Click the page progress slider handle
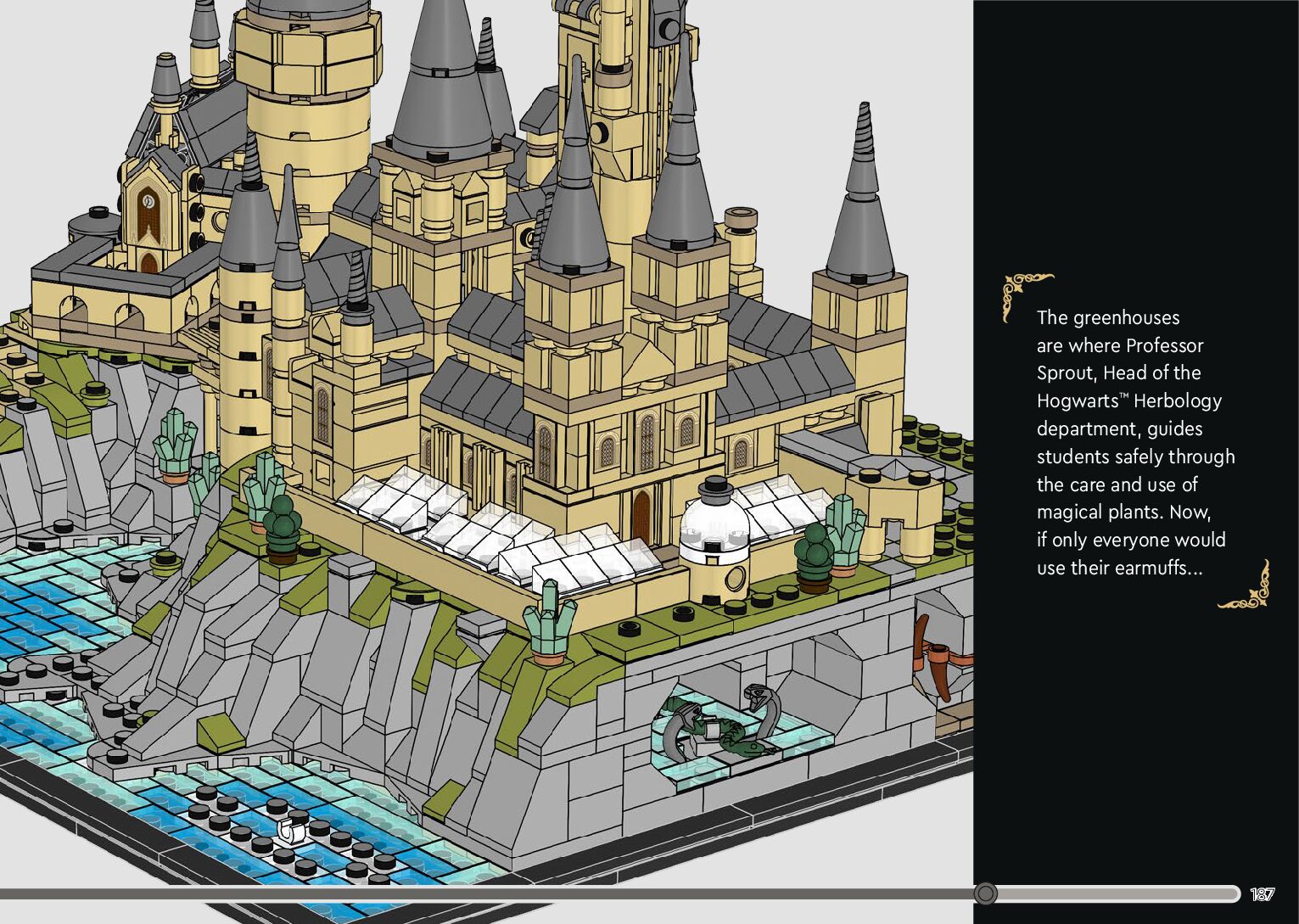1299x924 pixels. click(985, 893)
